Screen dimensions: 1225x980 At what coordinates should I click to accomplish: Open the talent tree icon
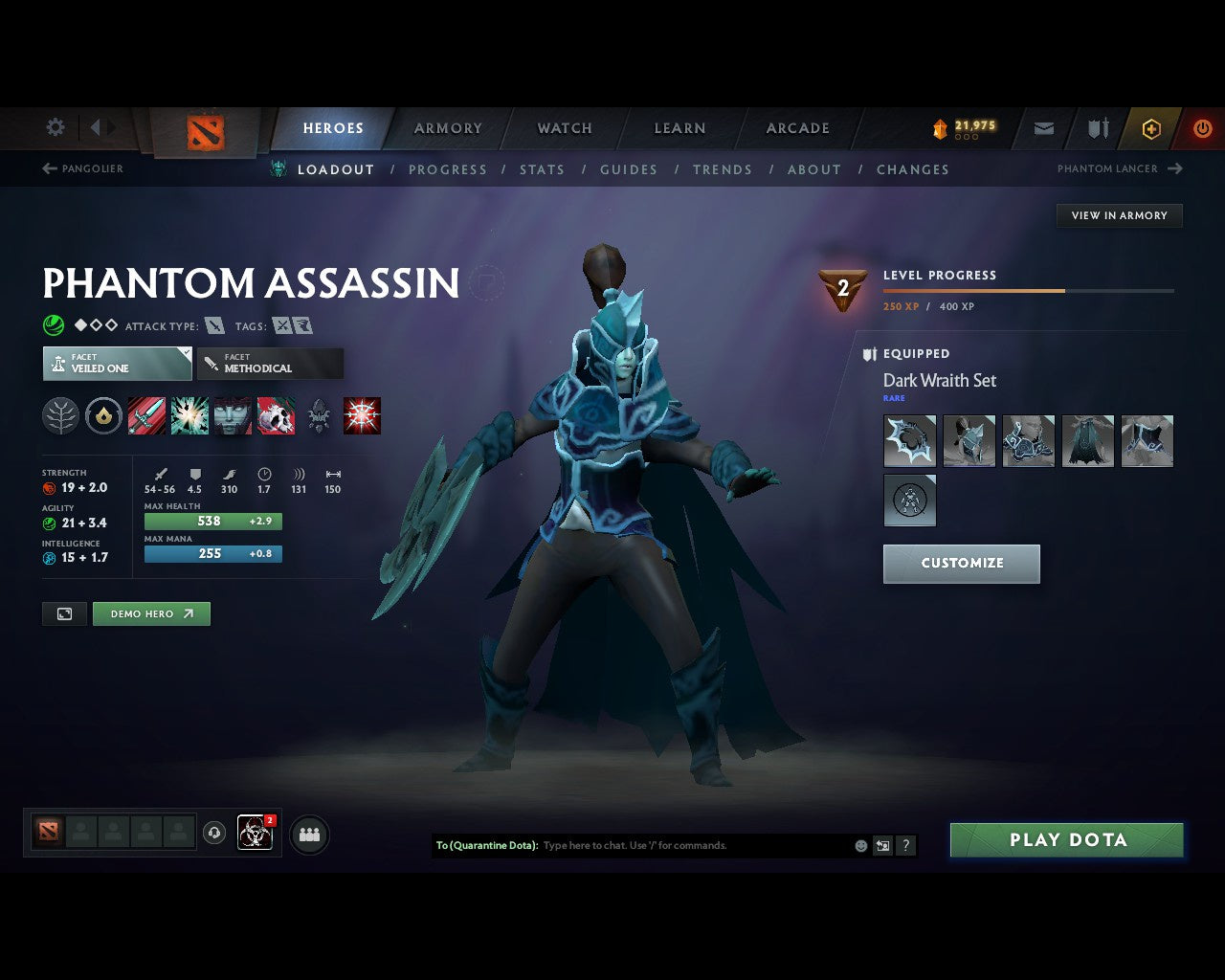(x=60, y=415)
